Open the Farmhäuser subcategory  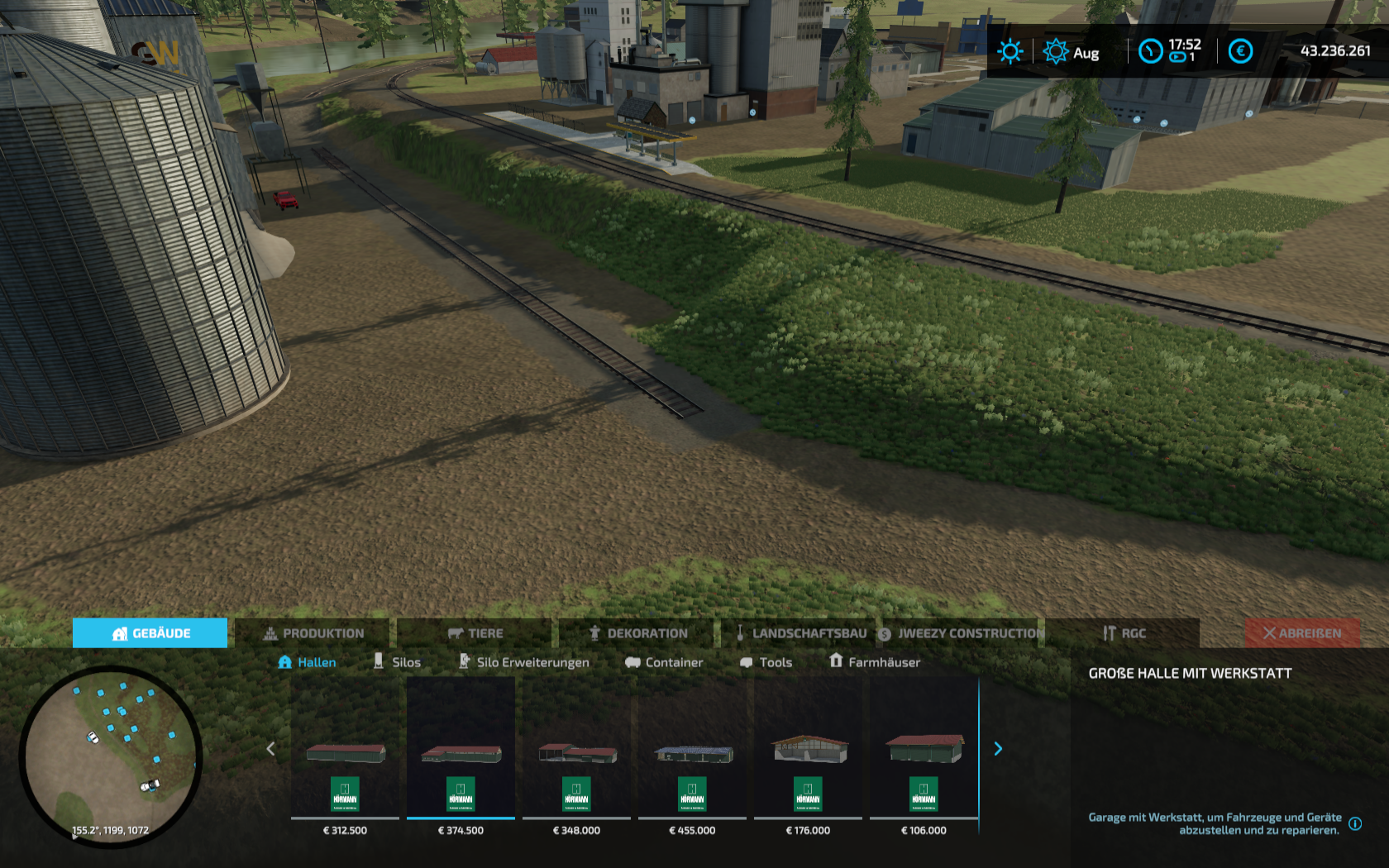(874, 662)
